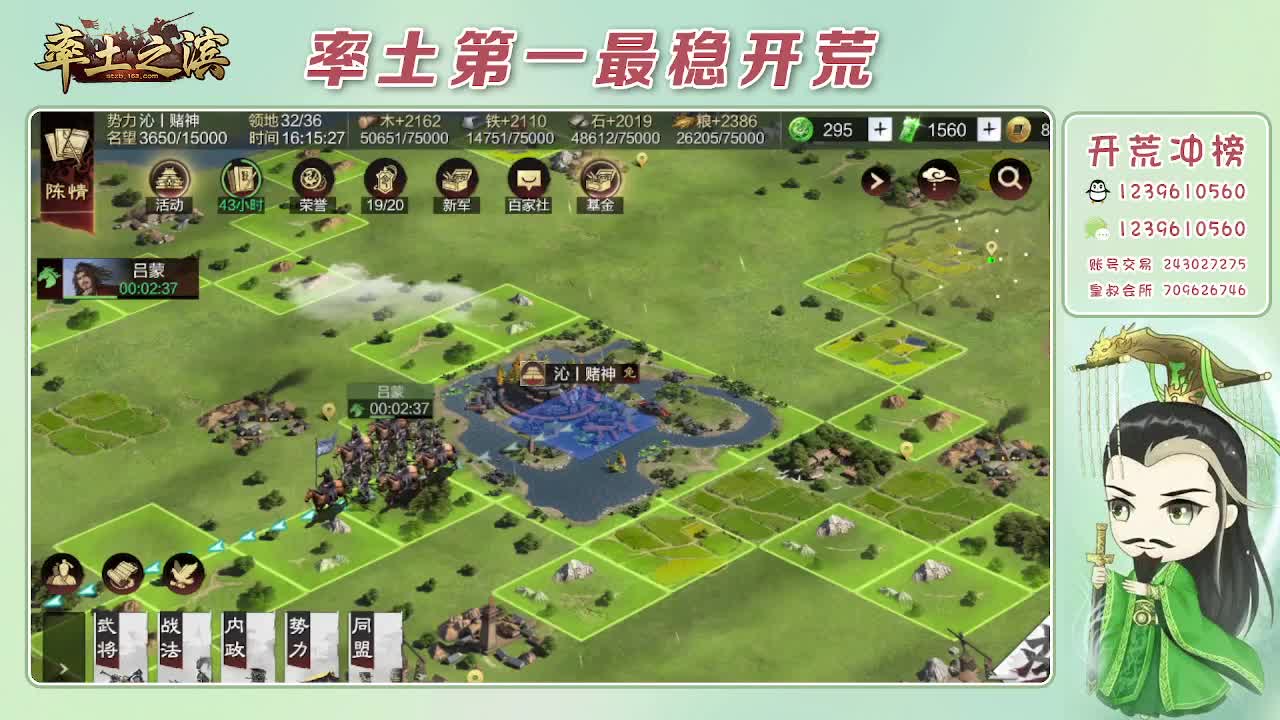1280x720 pixels.
Task: Switch to the 武将 generals tab
Action: (x=109, y=640)
